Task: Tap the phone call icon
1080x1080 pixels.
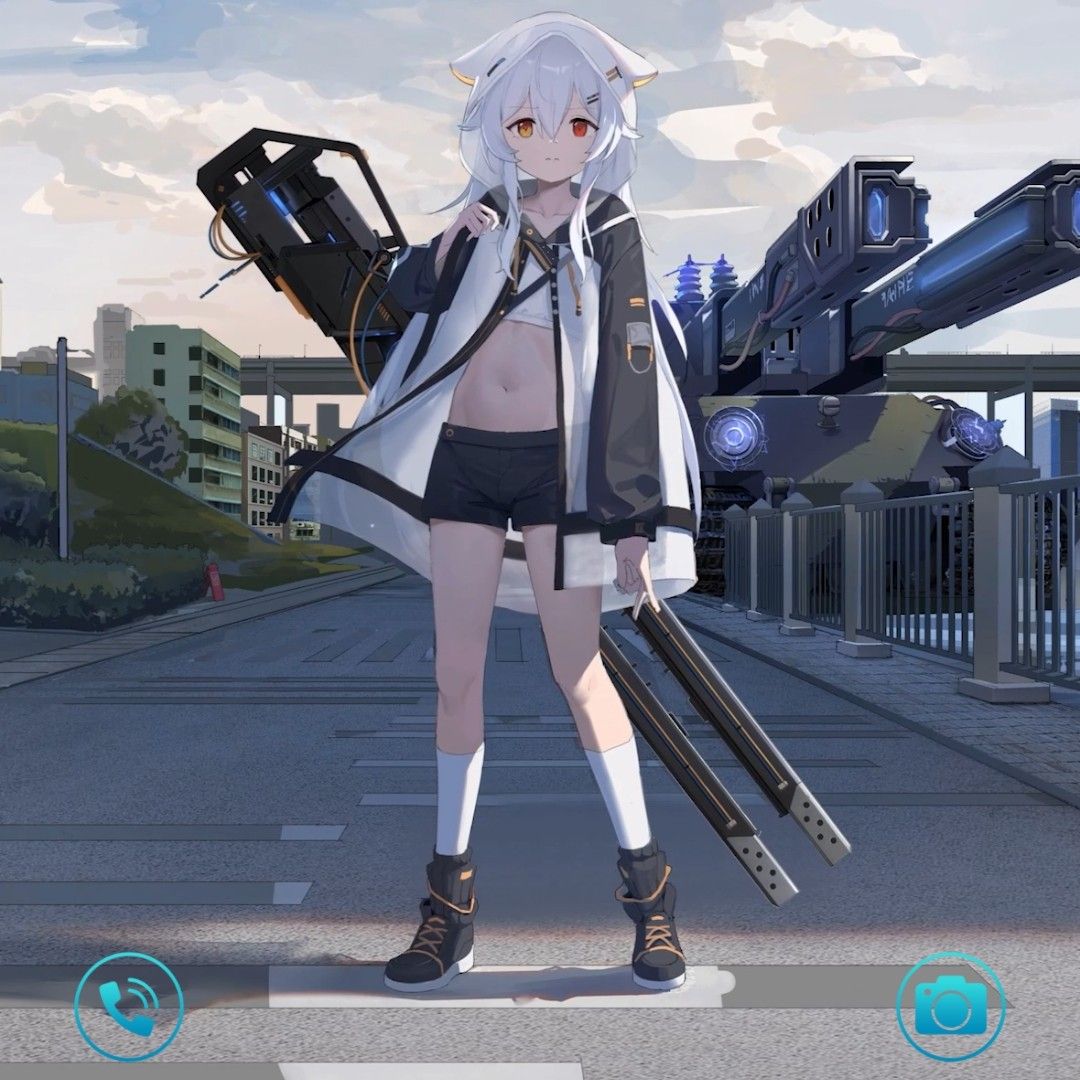Action: [129, 1006]
